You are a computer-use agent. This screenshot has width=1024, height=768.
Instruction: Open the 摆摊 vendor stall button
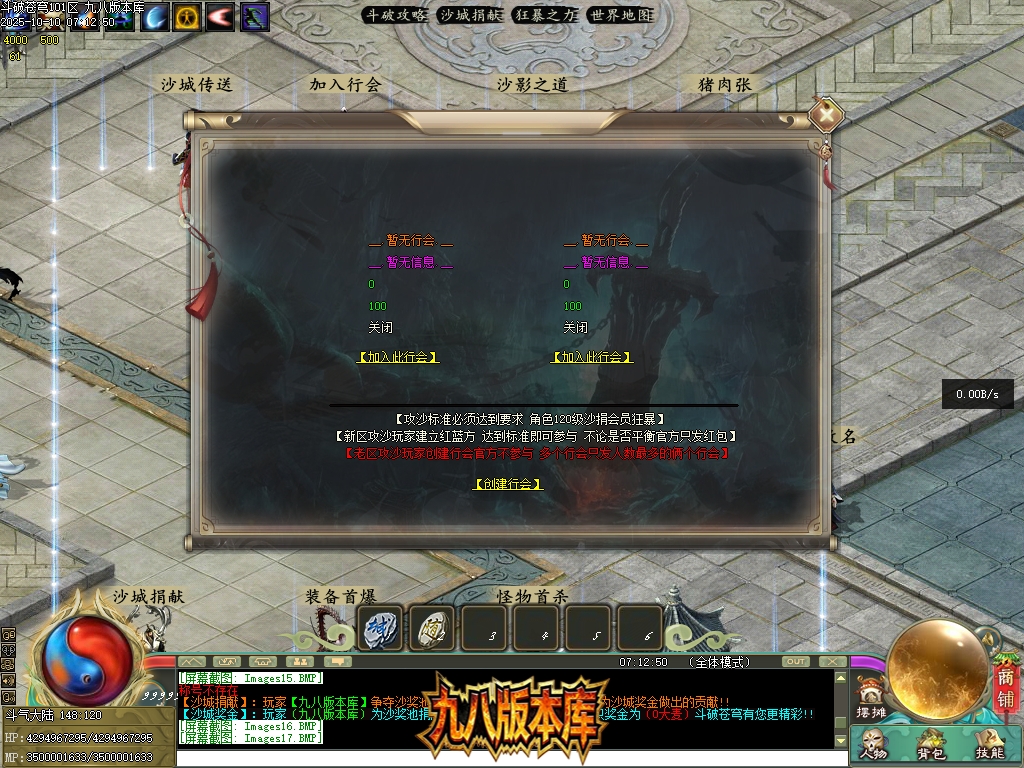click(x=872, y=699)
